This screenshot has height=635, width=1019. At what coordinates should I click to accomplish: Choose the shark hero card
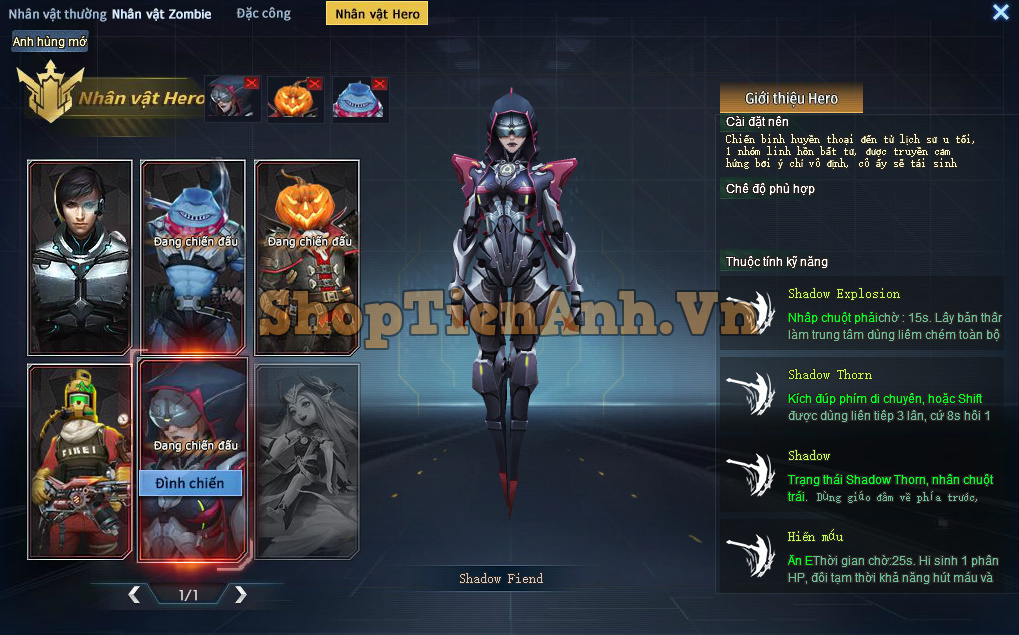pos(194,257)
